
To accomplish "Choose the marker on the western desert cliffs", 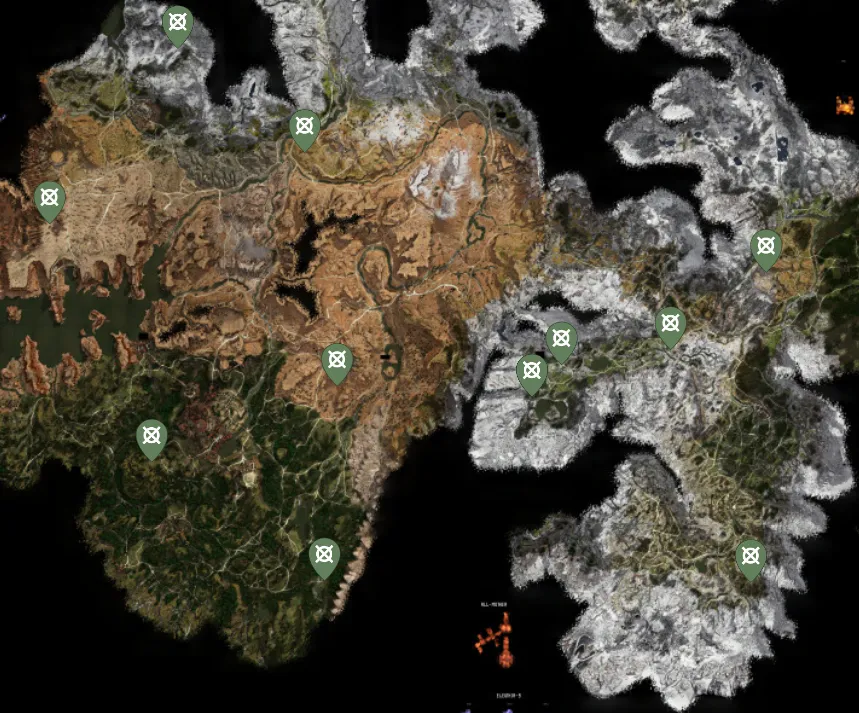I will (49, 199).
